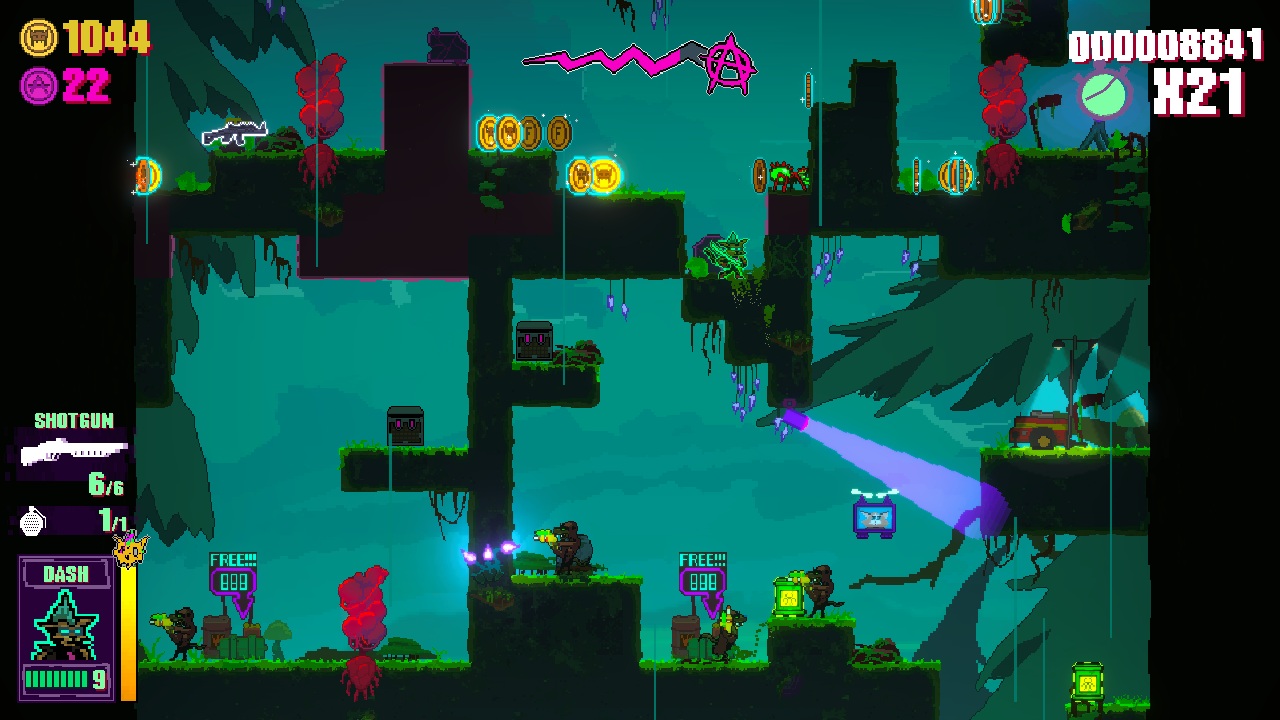The width and height of the screenshot is (1280, 720).
Task: Expand the dark chest on the middle platform
Action: tap(535, 342)
